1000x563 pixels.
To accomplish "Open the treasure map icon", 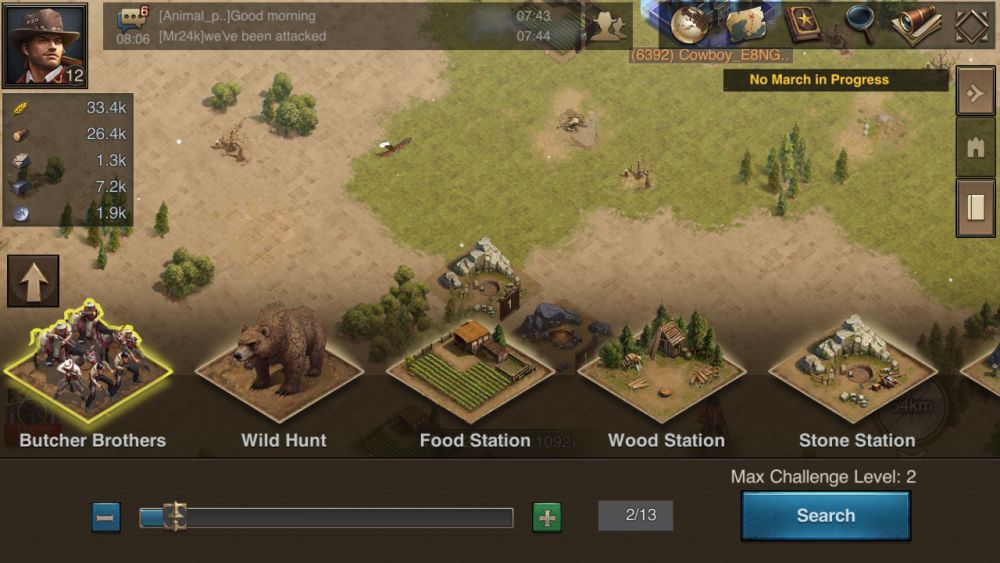I will 745,25.
